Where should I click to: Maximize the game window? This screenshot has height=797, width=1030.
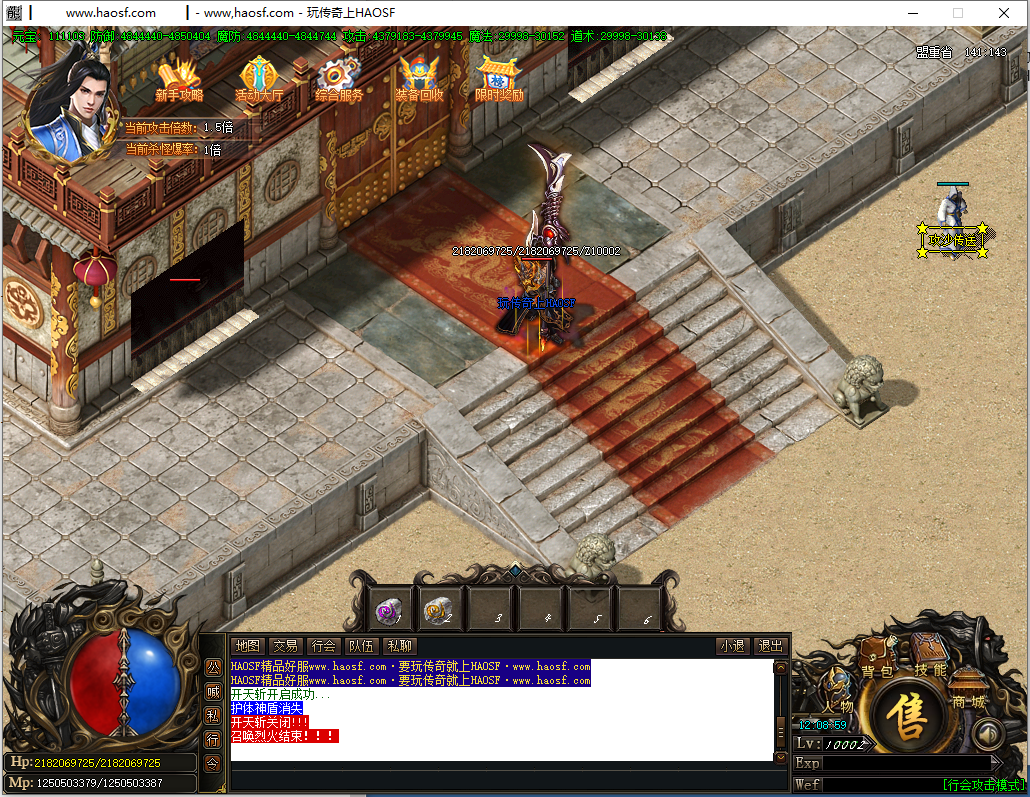(x=957, y=13)
